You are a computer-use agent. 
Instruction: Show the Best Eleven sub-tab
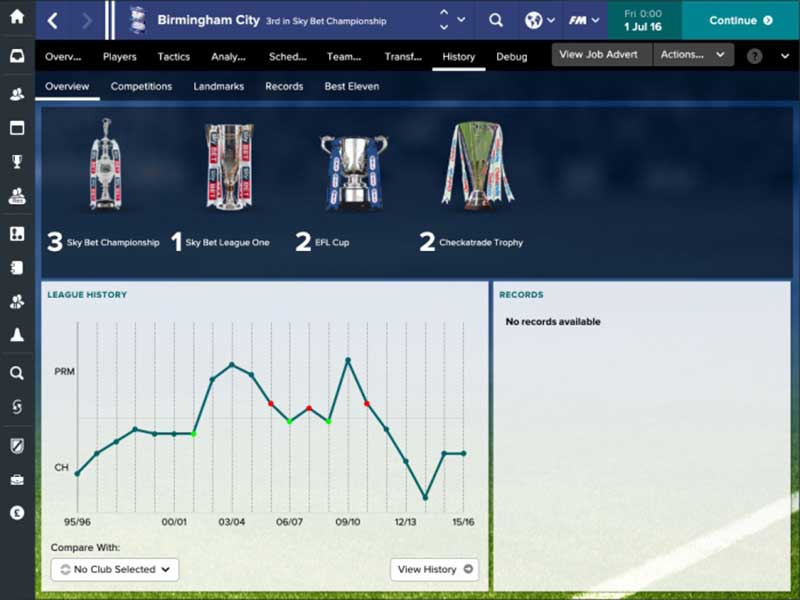coord(352,87)
